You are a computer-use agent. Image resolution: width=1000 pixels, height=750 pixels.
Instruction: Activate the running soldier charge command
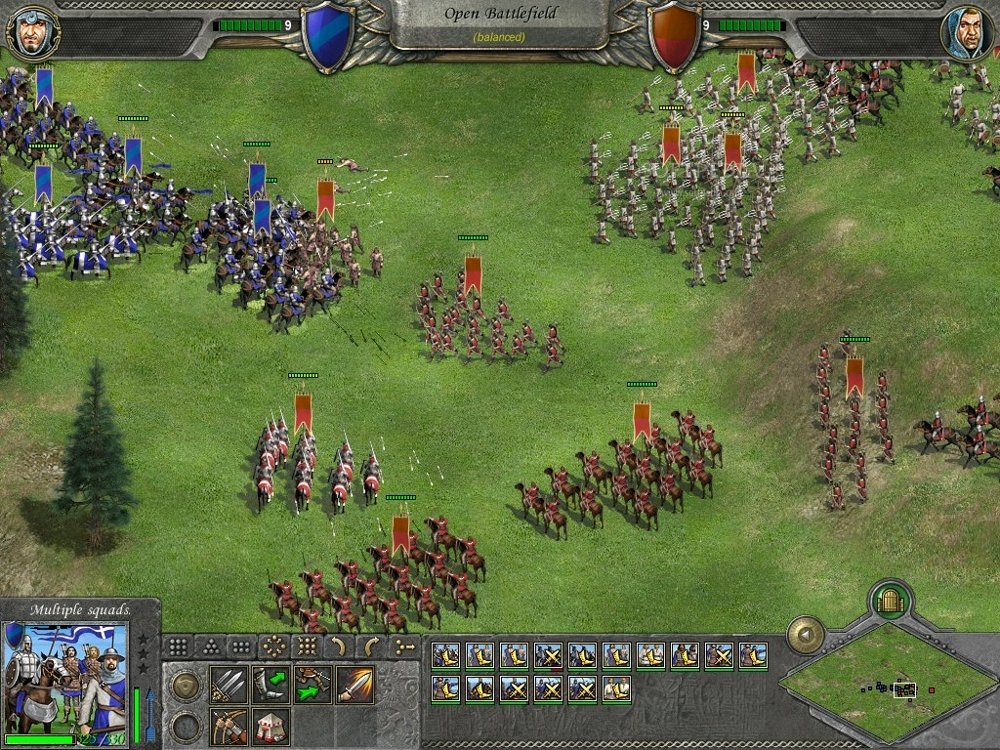click(313, 685)
